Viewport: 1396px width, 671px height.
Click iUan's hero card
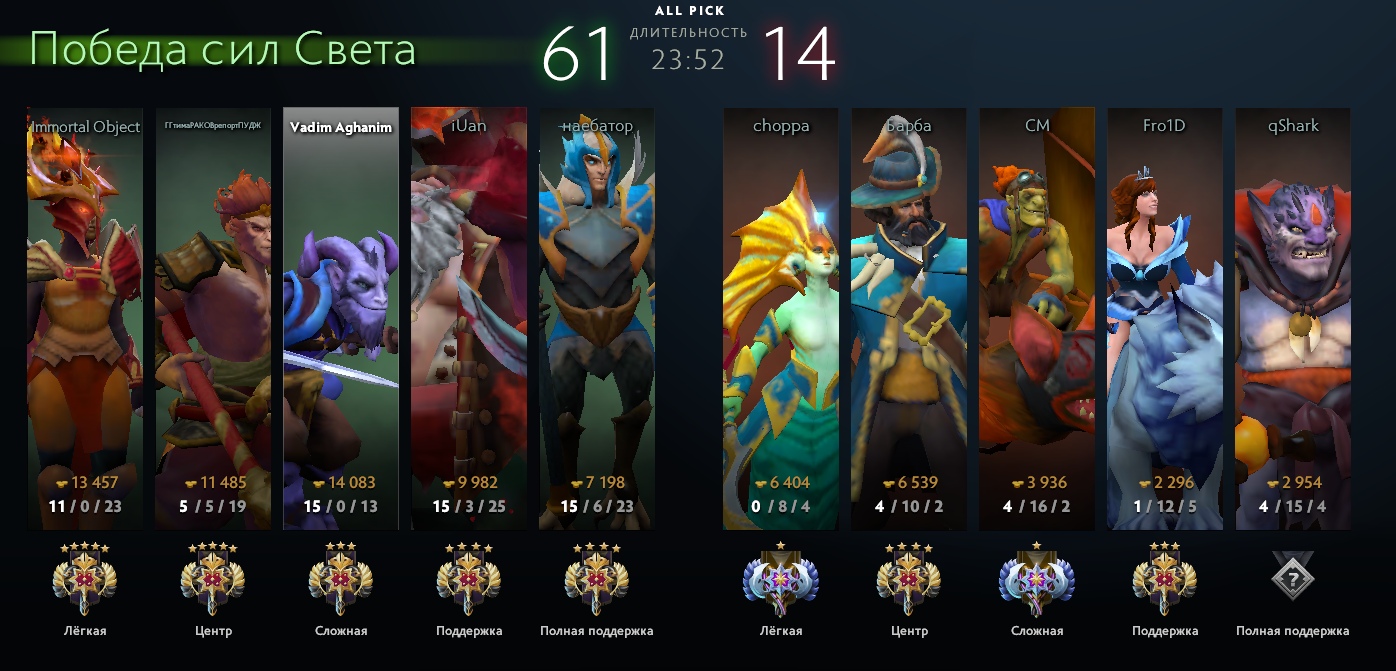tap(469, 318)
